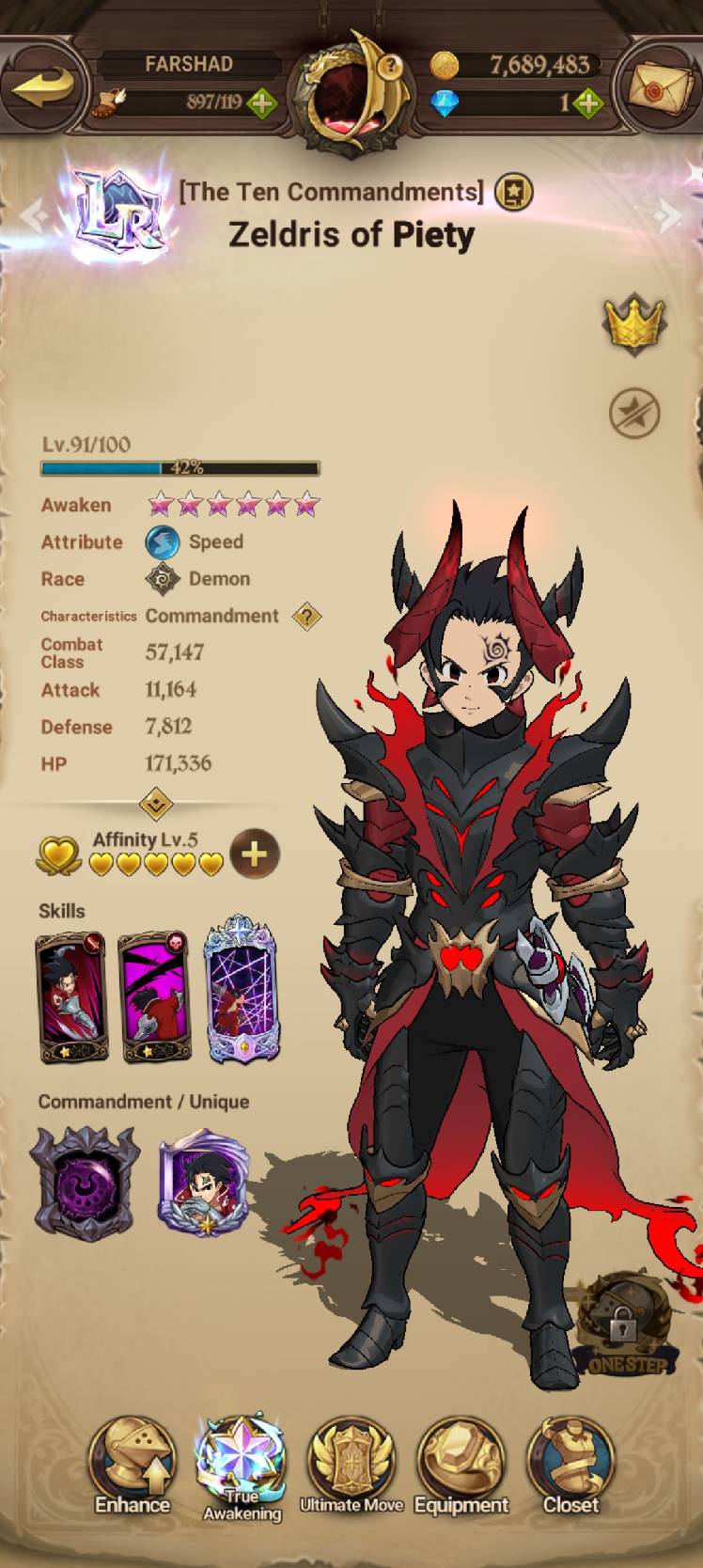View the ultimate move skill card

point(242,990)
